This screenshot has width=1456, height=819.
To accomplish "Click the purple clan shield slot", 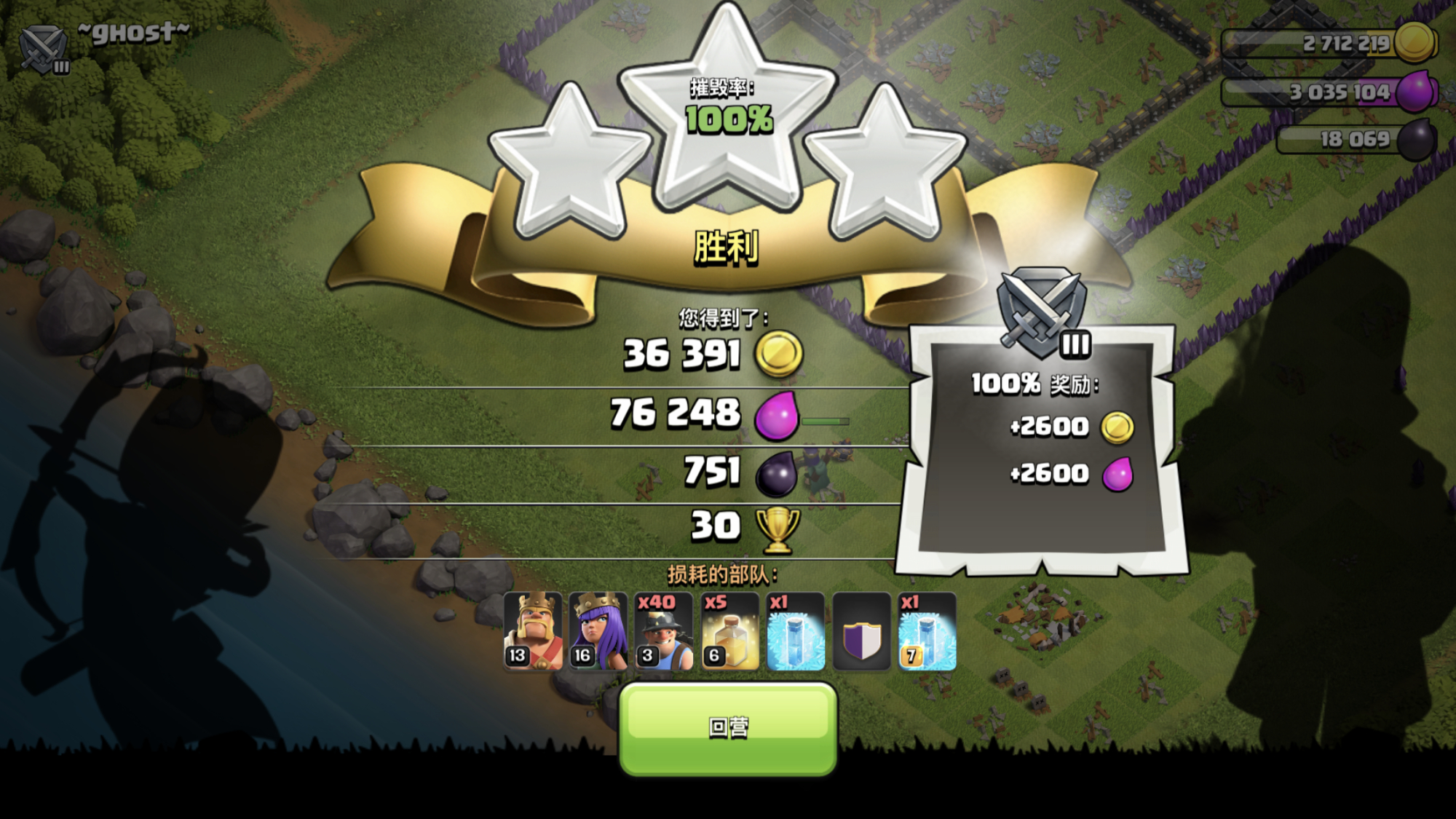I will tap(861, 631).
